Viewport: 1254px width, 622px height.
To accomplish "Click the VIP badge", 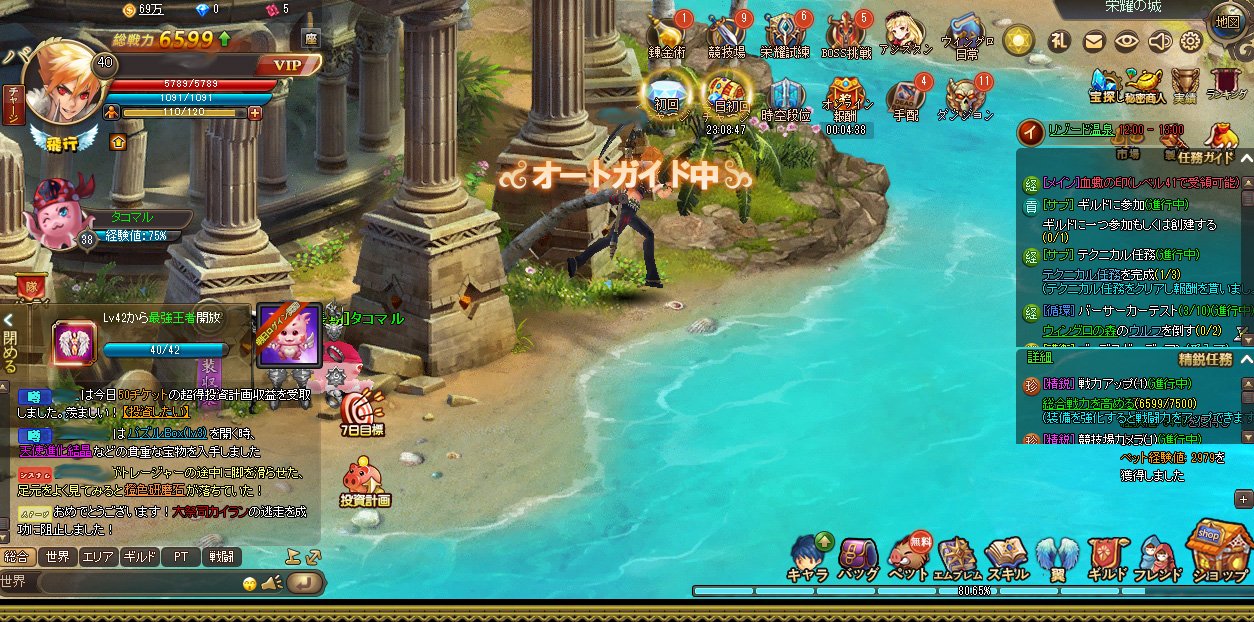I will [288, 66].
